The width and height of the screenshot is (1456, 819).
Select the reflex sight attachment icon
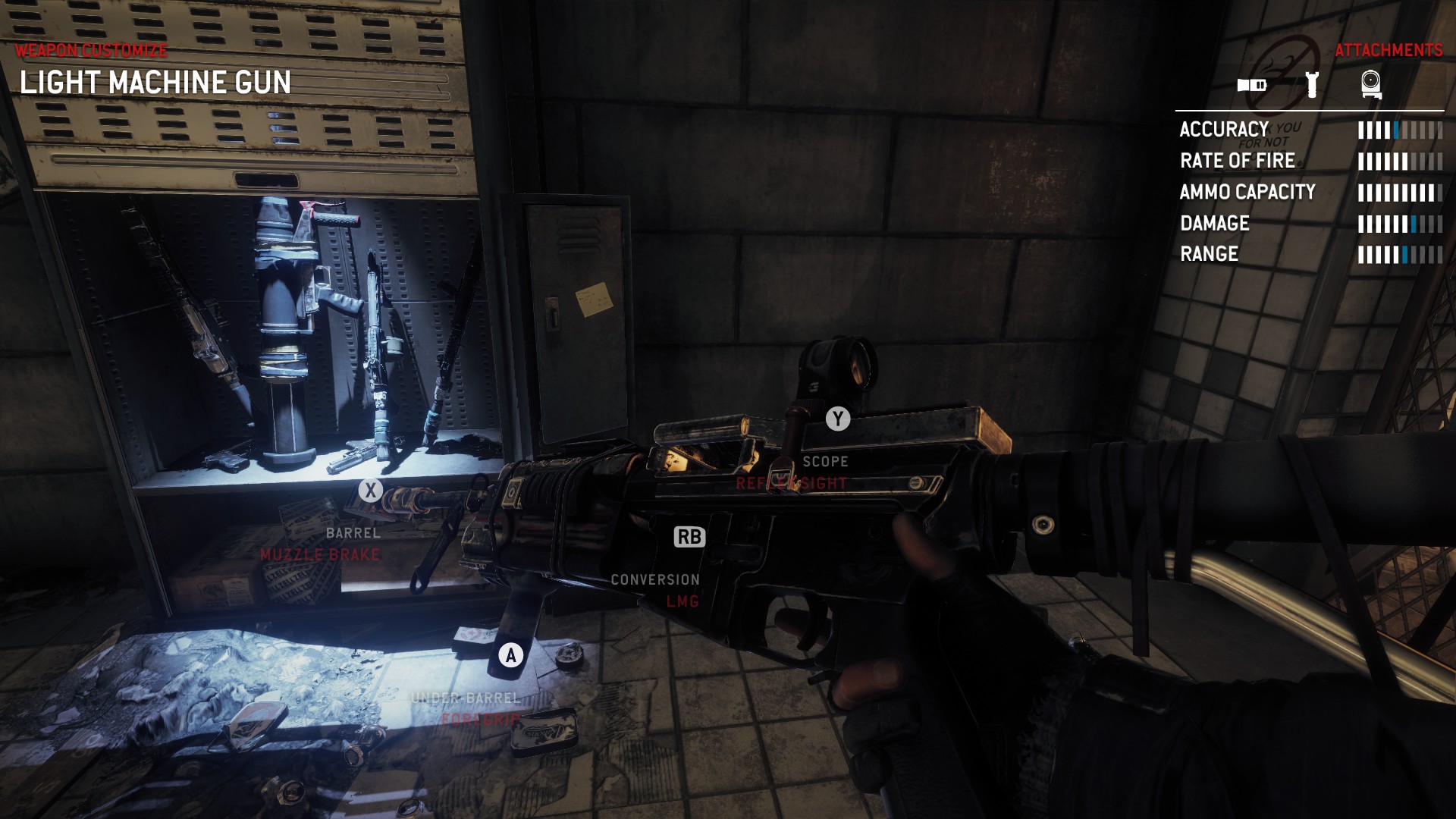click(1371, 84)
